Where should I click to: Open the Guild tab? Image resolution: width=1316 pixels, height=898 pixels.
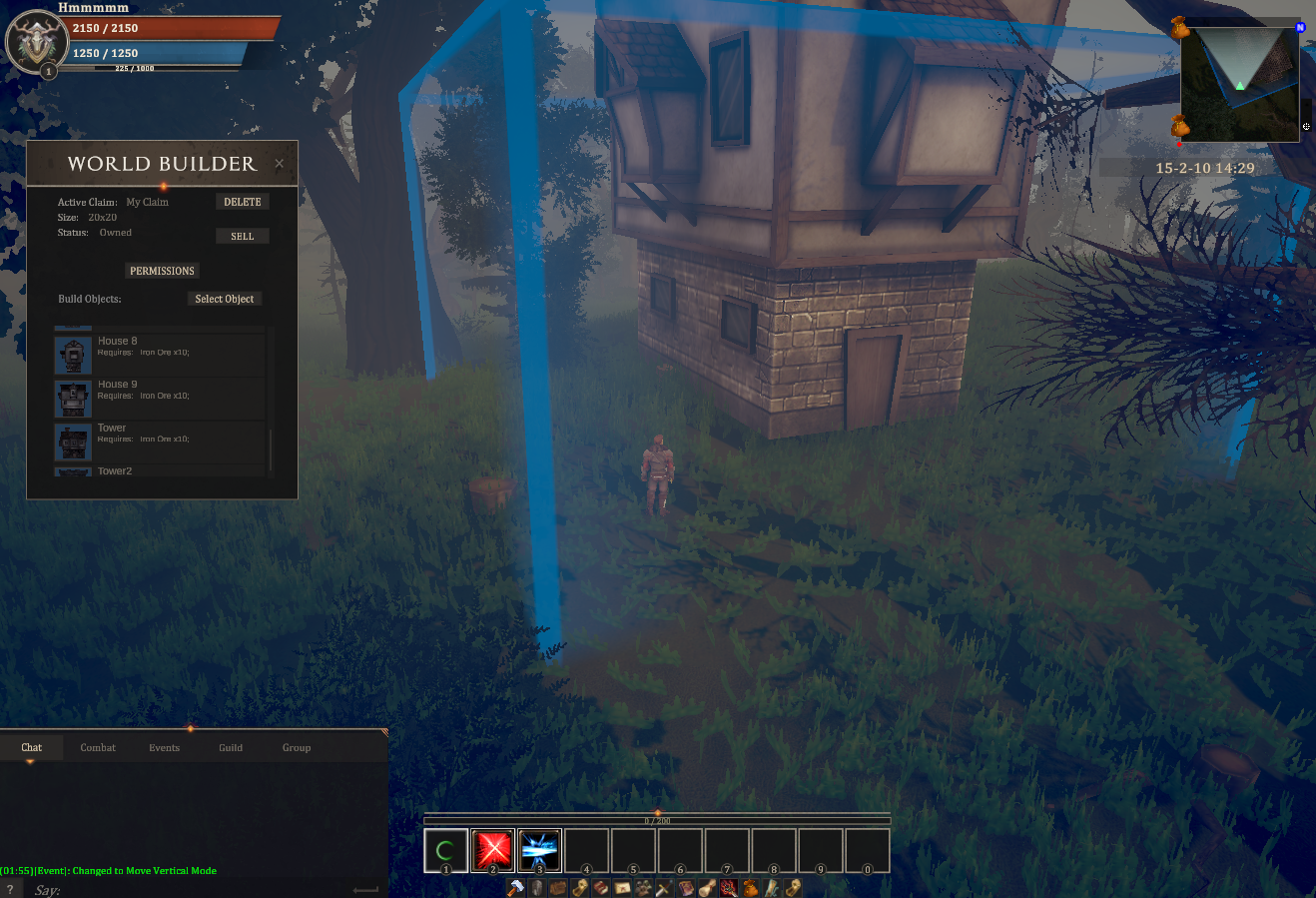(231, 747)
